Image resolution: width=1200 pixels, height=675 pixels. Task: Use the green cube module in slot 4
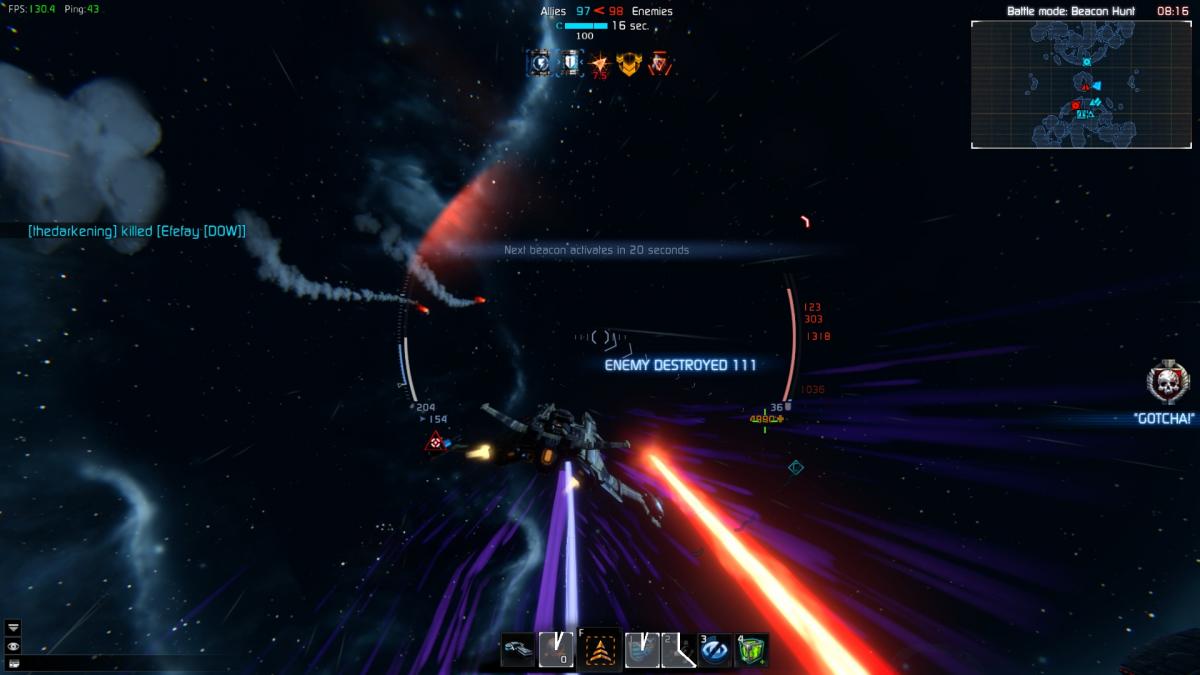752,650
